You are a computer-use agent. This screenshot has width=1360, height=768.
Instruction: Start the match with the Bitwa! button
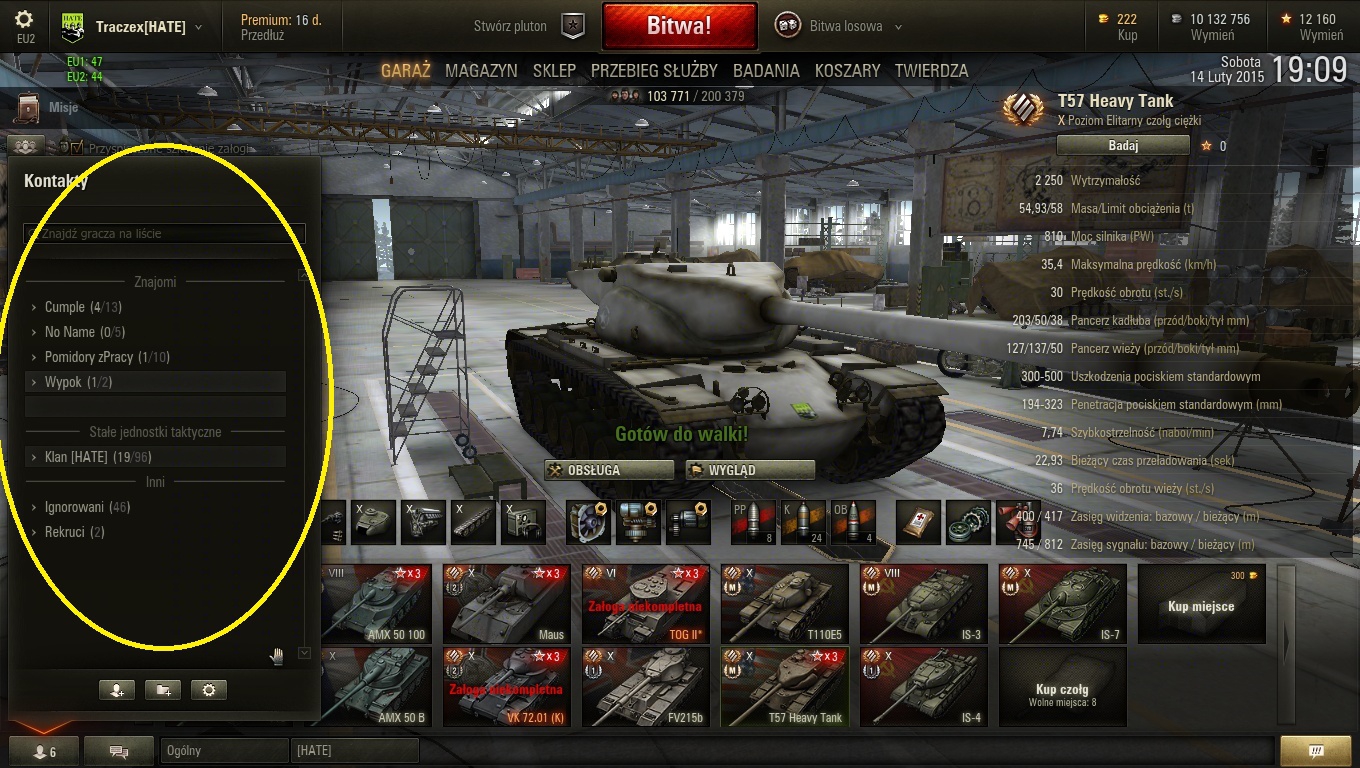coord(679,27)
